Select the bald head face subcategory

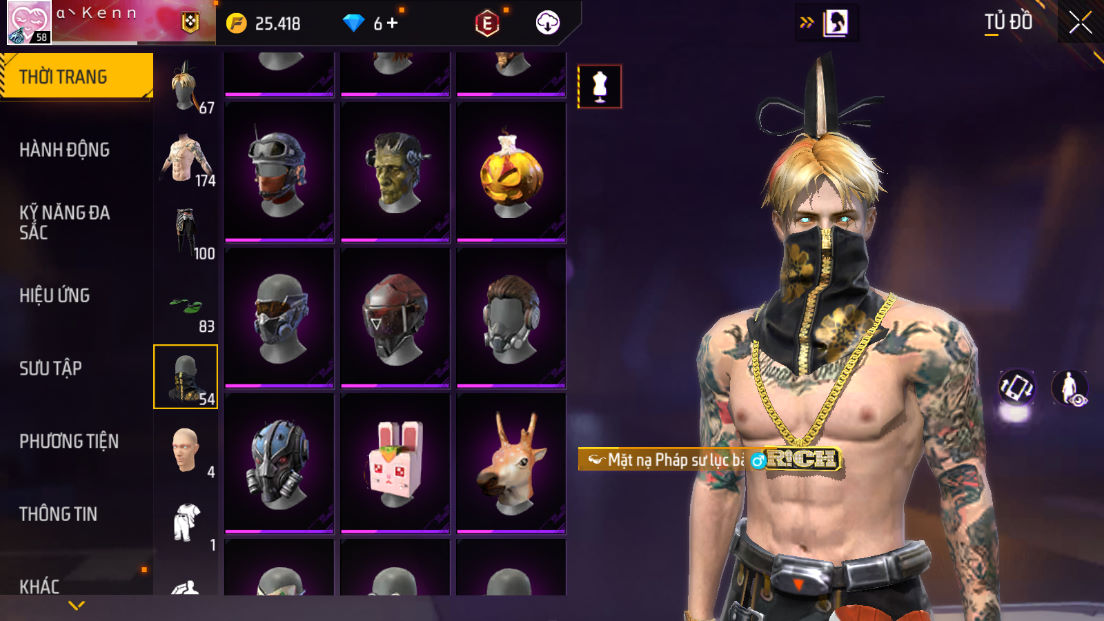(185, 451)
